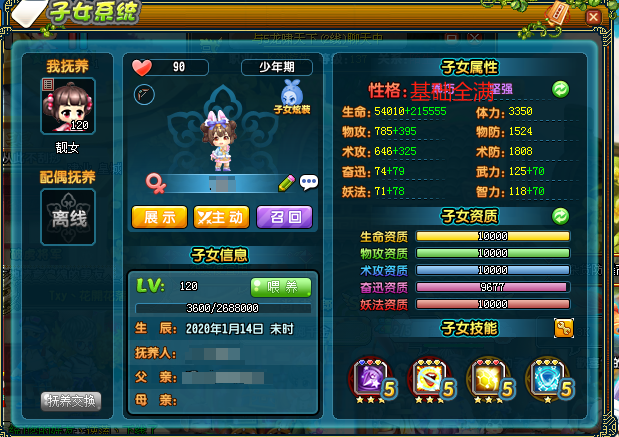Image resolution: width=619 pixels, height=437 pixels.
Task: Refresh 子女属性 with the green button
Action: pyautogui.click(x=561, y=89)
